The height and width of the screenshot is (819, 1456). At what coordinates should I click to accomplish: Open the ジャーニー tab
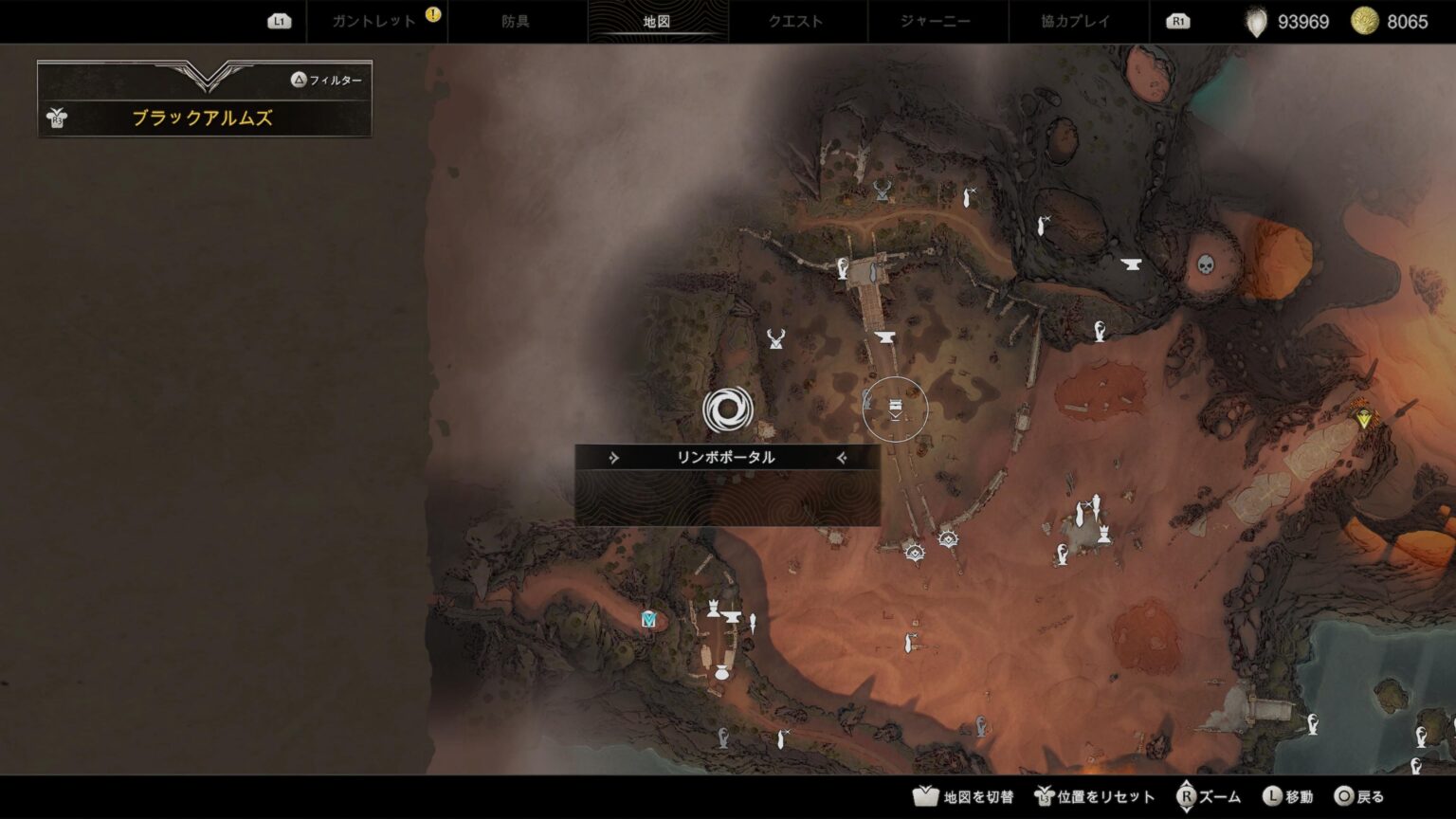point(937,21)
